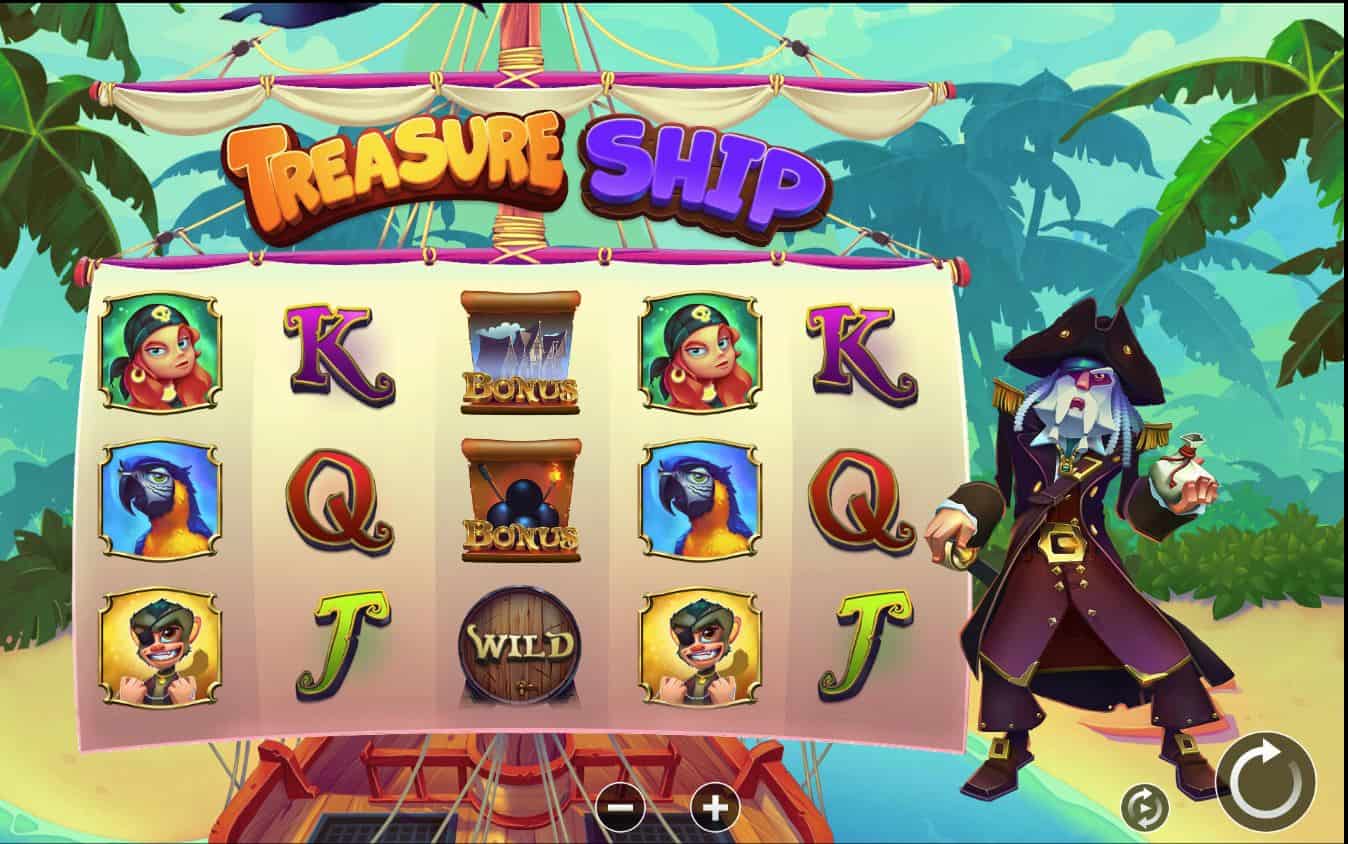Click the pirate girl symbol on reel four

click(700, 352)
